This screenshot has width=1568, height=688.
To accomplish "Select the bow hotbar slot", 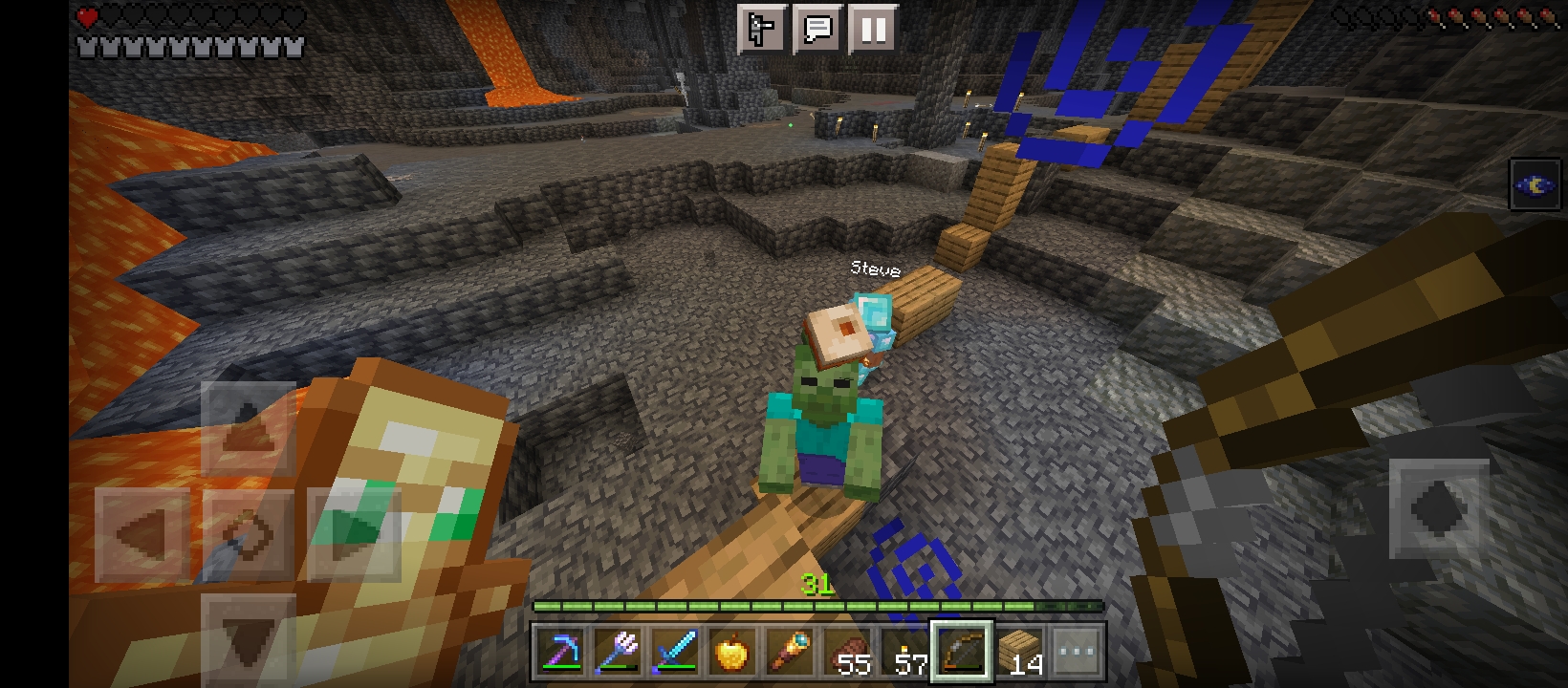I will [962, 654].
